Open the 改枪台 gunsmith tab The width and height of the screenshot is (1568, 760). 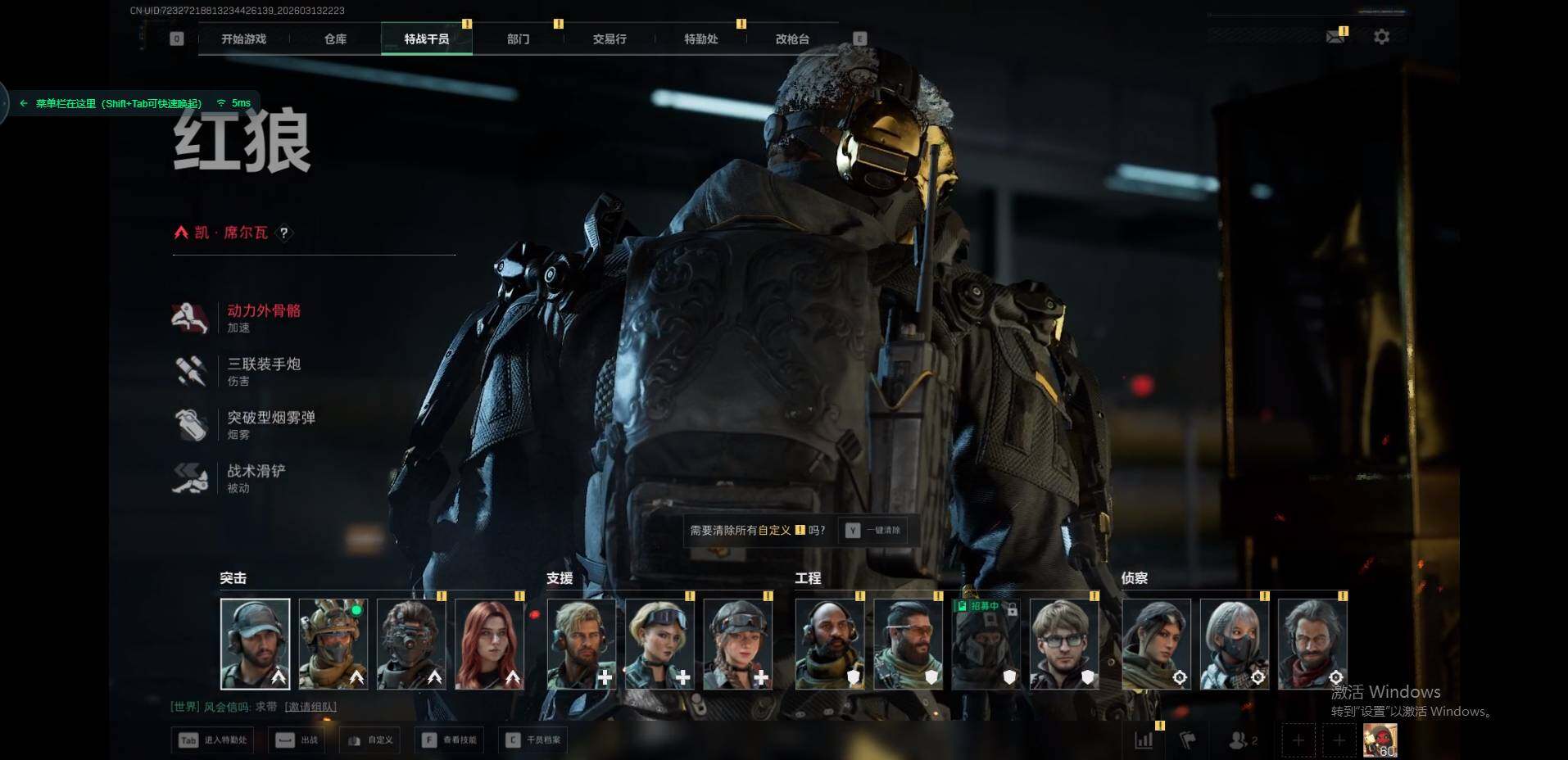tap(792, 38)
